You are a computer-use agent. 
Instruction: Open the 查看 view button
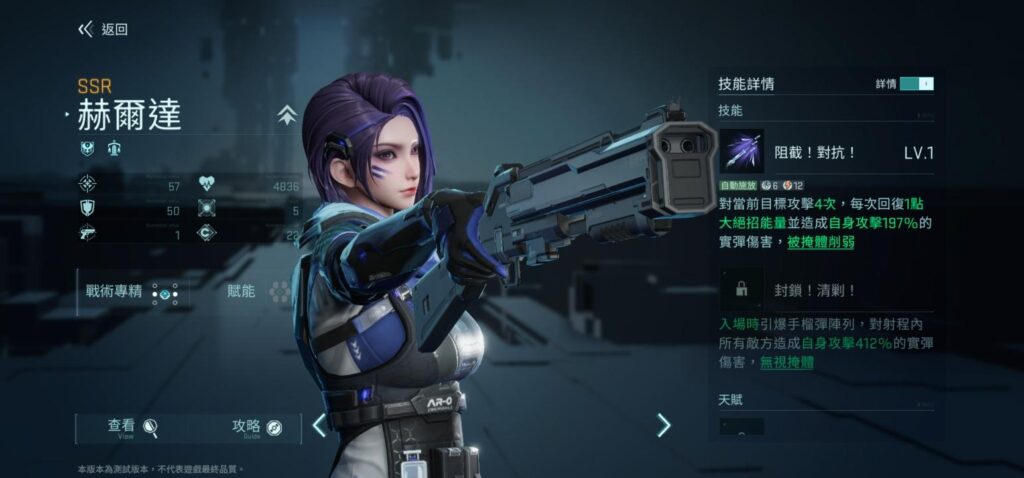pos(133,427)
